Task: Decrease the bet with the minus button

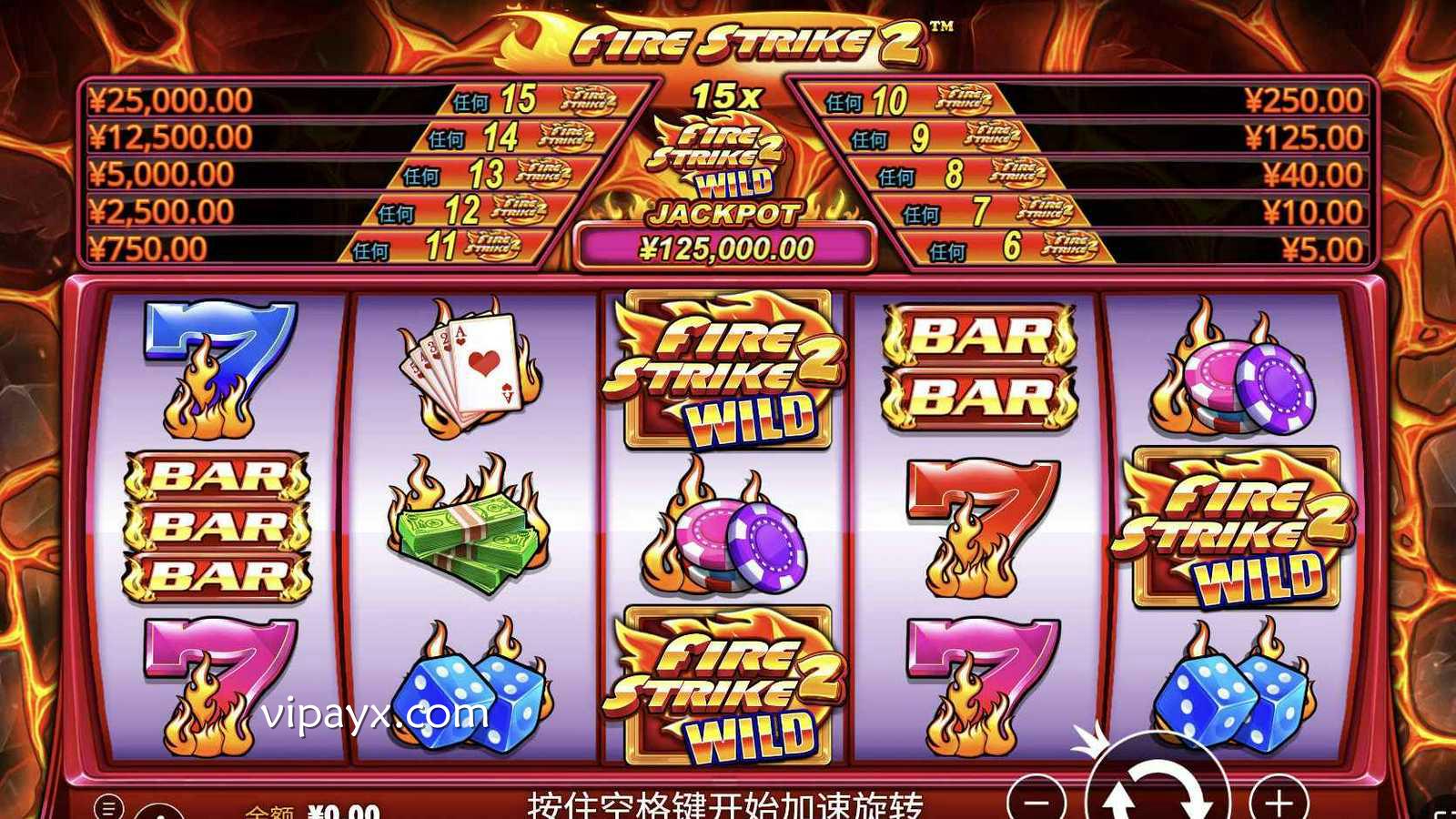Action: click(x=1036, y=801)
